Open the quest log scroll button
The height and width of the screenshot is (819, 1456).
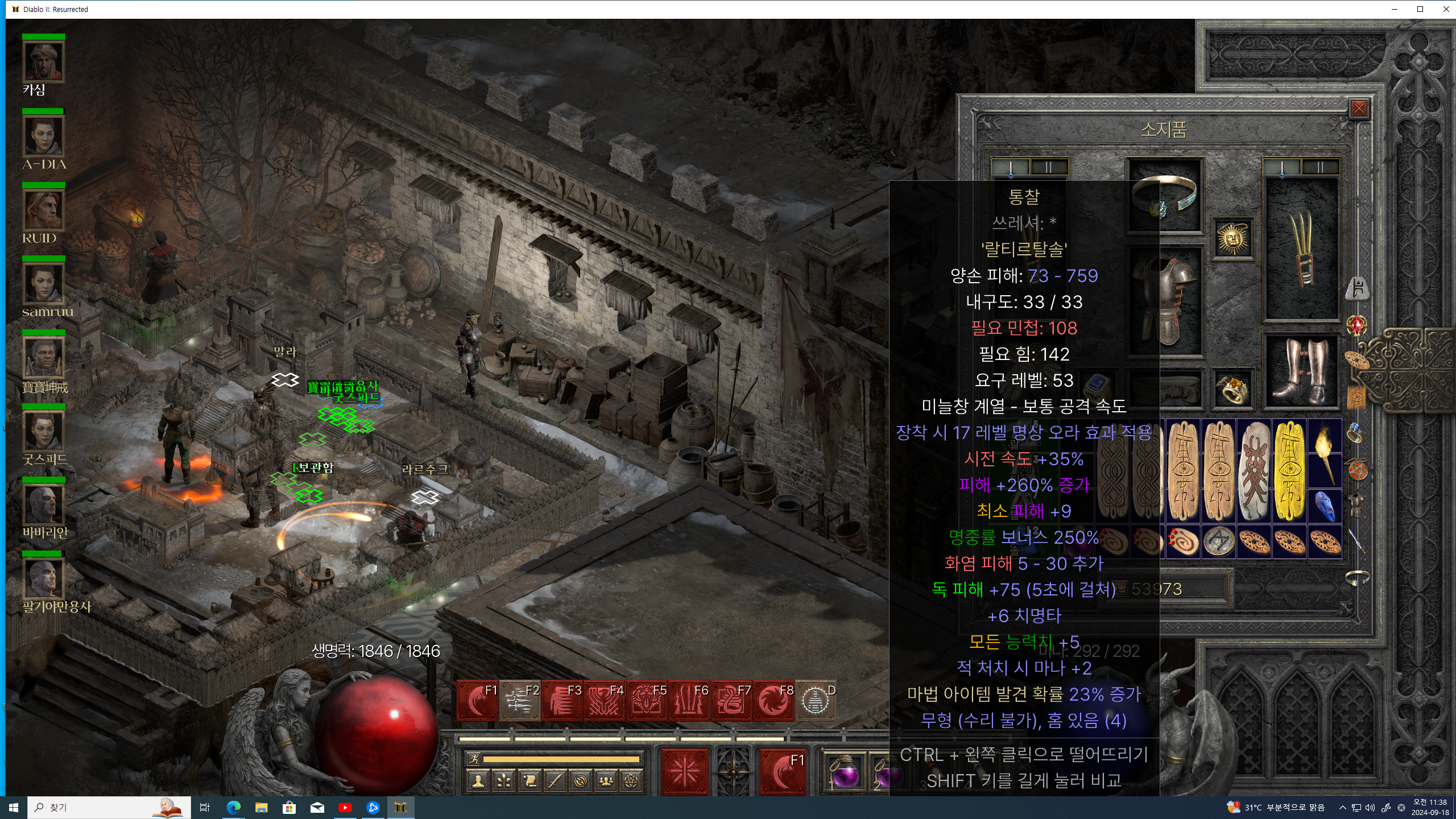[x=530, y=781]
